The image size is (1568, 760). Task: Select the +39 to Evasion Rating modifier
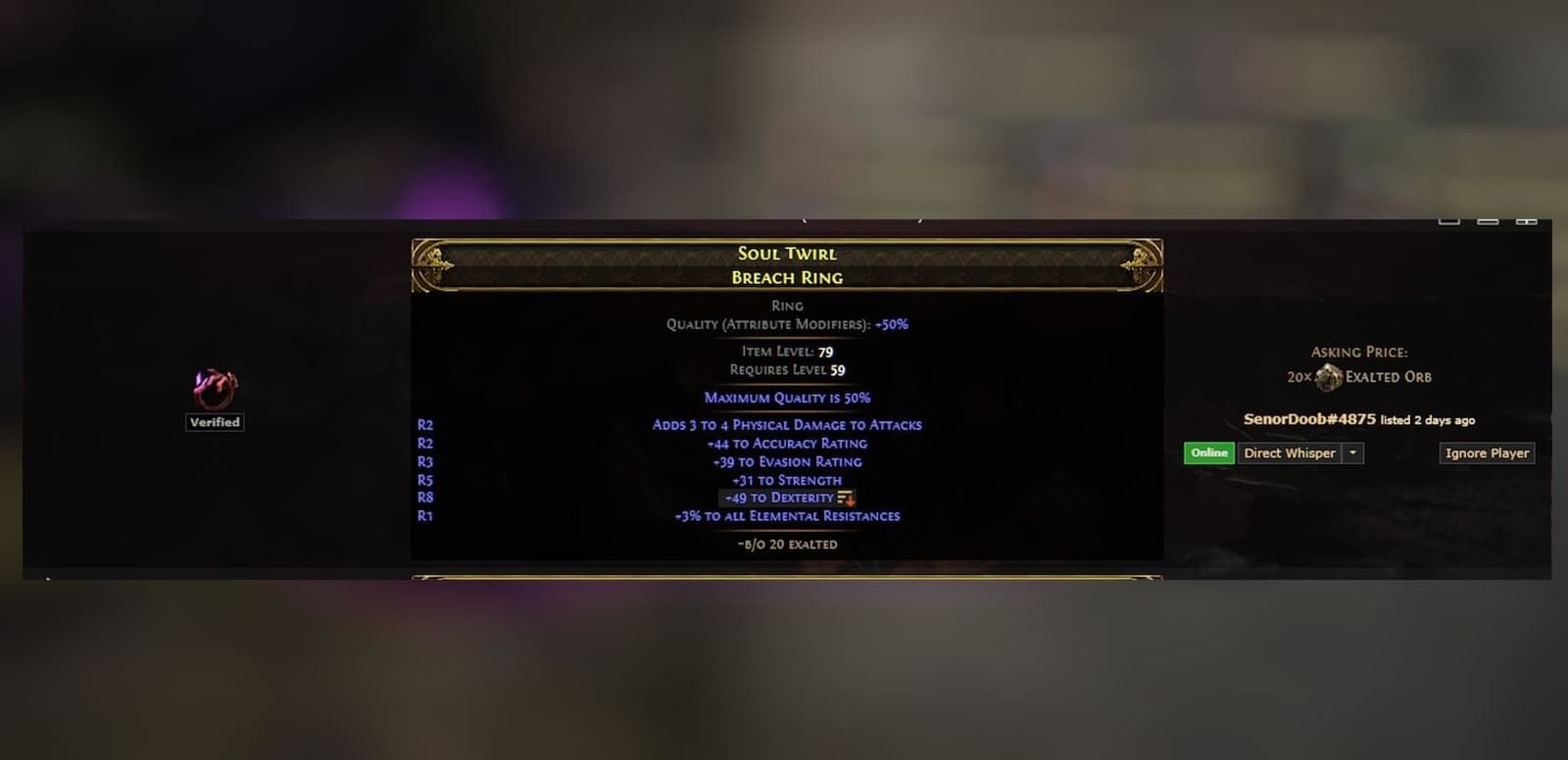pos(787,461)
